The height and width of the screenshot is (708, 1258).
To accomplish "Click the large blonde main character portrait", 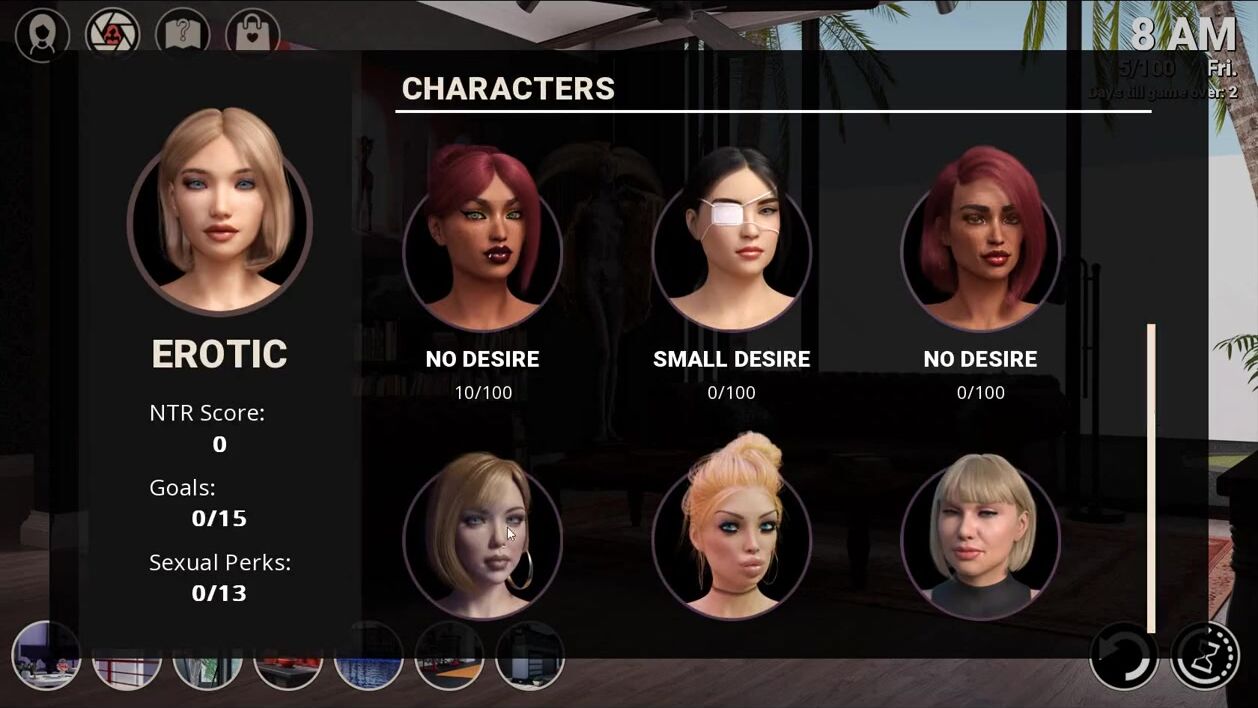I will [220, 222].
